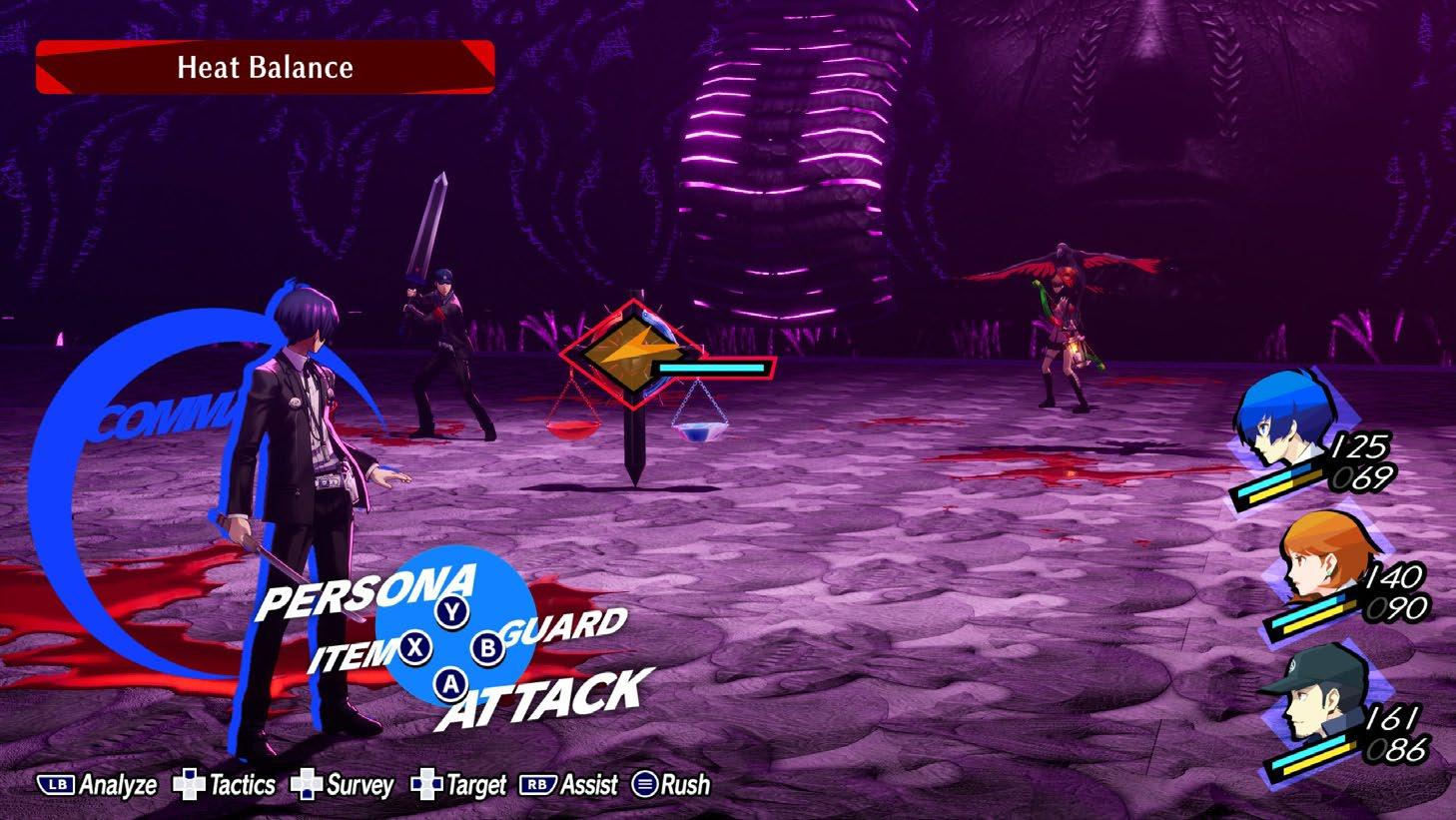Open the Tactics menu
Viewport: 1456px width, 820px height.
225,786
